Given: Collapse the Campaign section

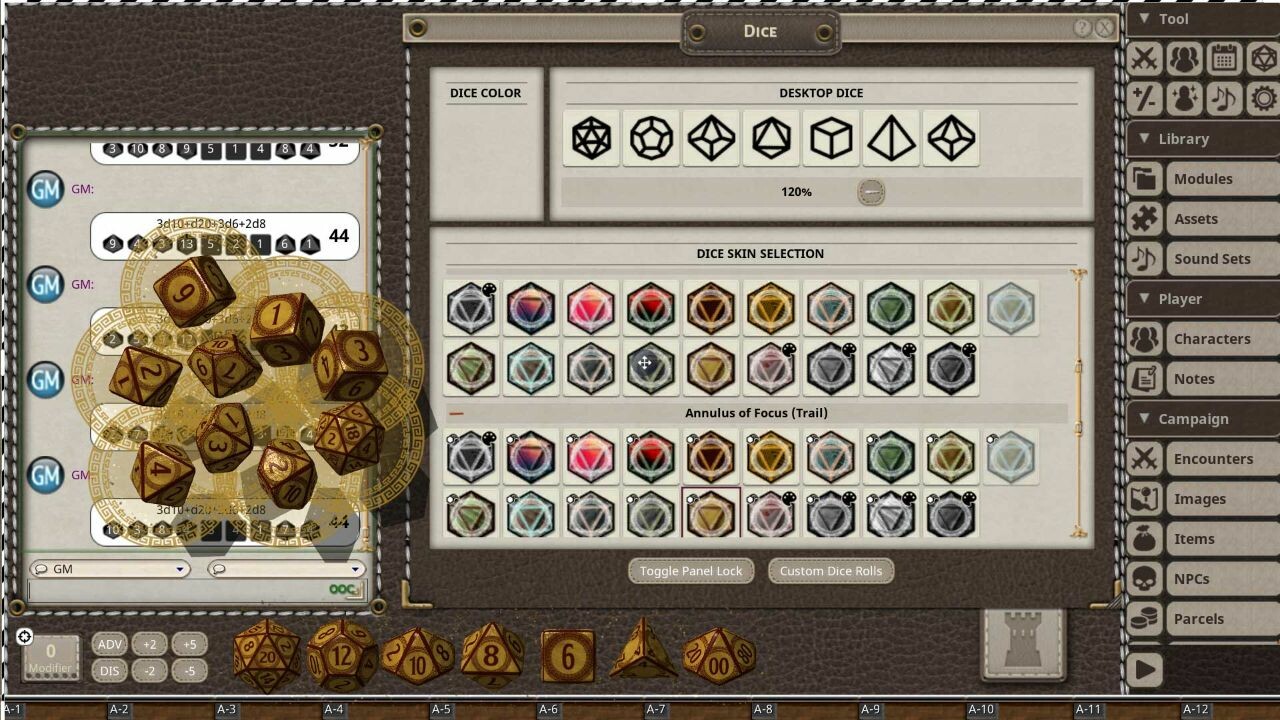Looking at the screenshot, I should [1146, 419].
